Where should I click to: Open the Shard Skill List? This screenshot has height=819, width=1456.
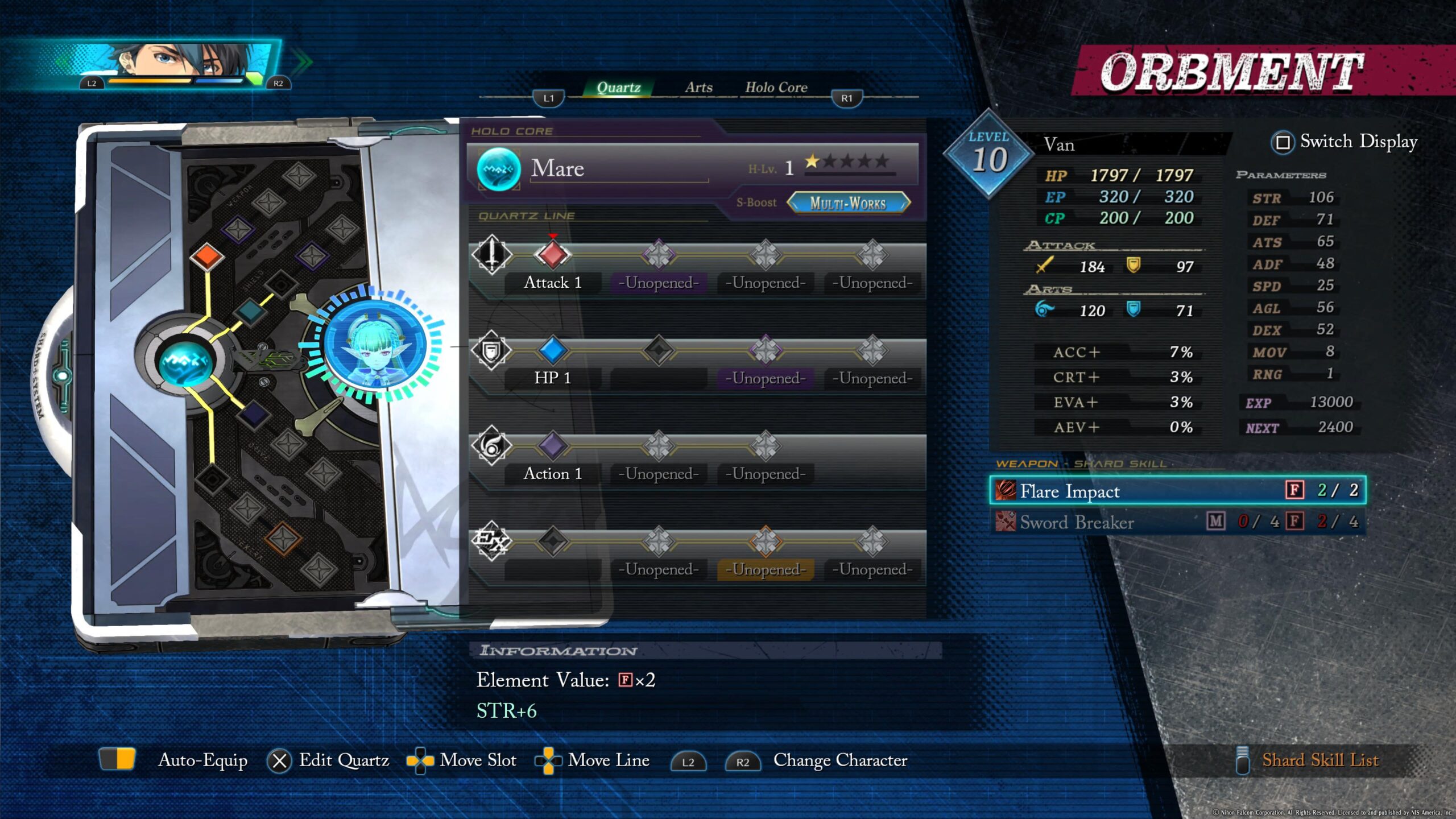coord(1319,760)
